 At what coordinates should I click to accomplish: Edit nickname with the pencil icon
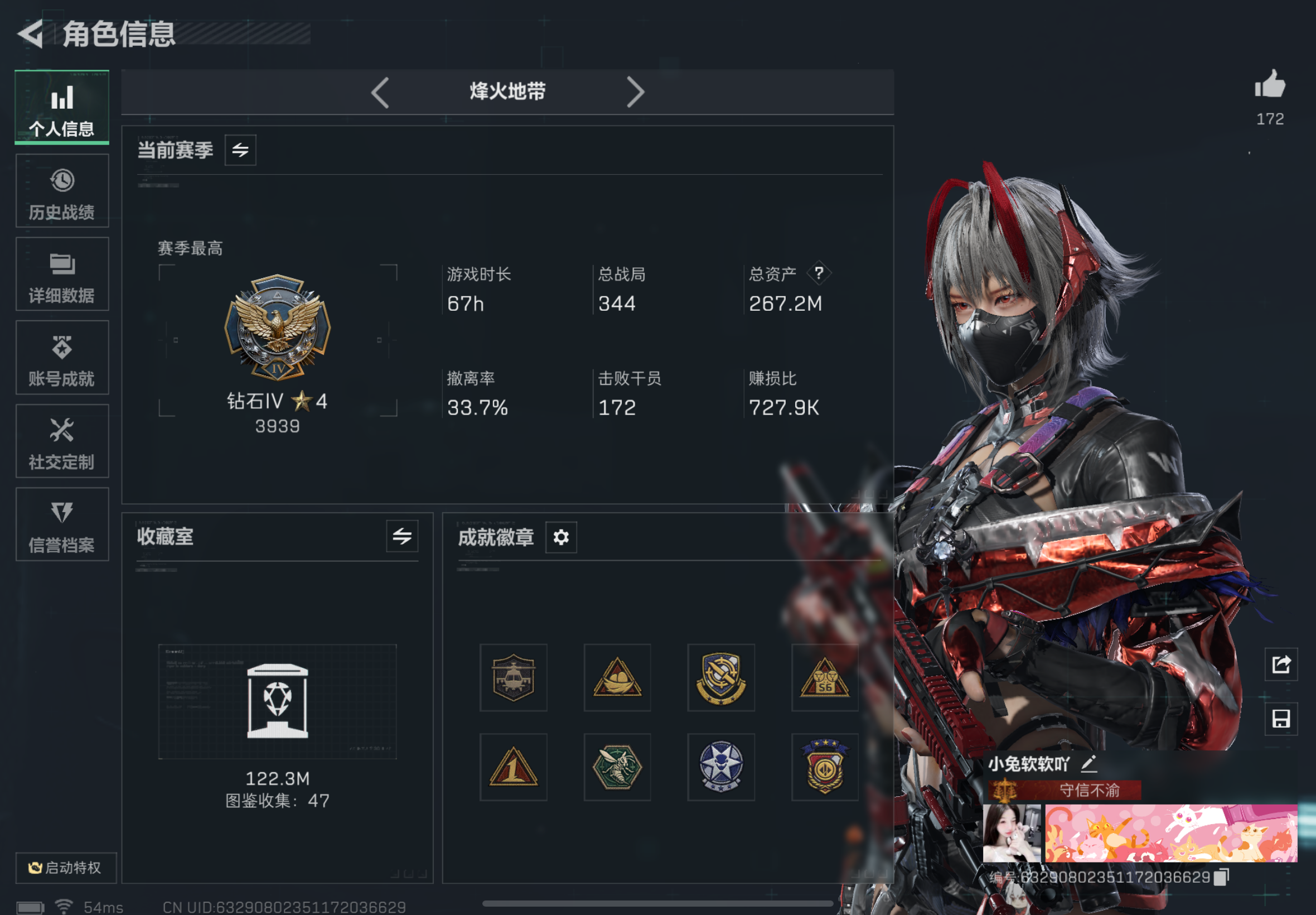point(1090,764)
